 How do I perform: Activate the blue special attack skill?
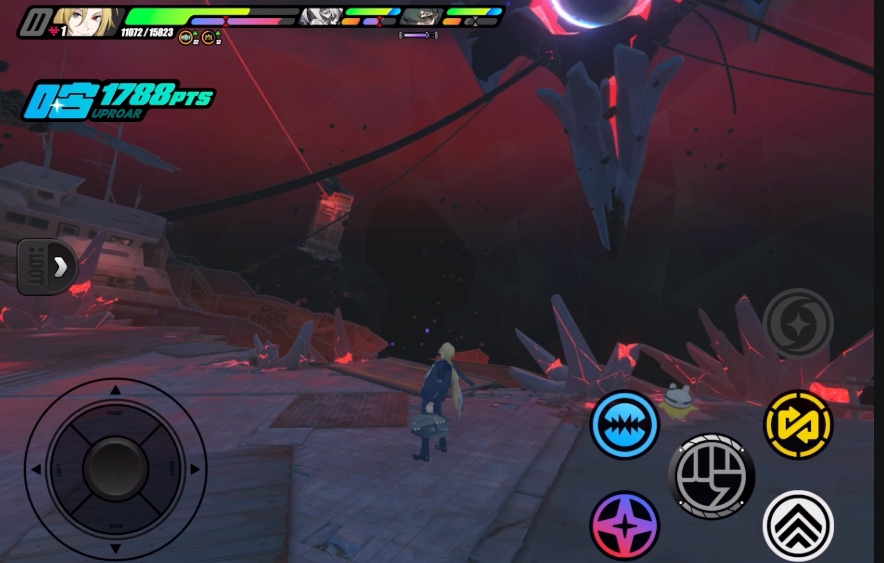(x=624, y=424)
